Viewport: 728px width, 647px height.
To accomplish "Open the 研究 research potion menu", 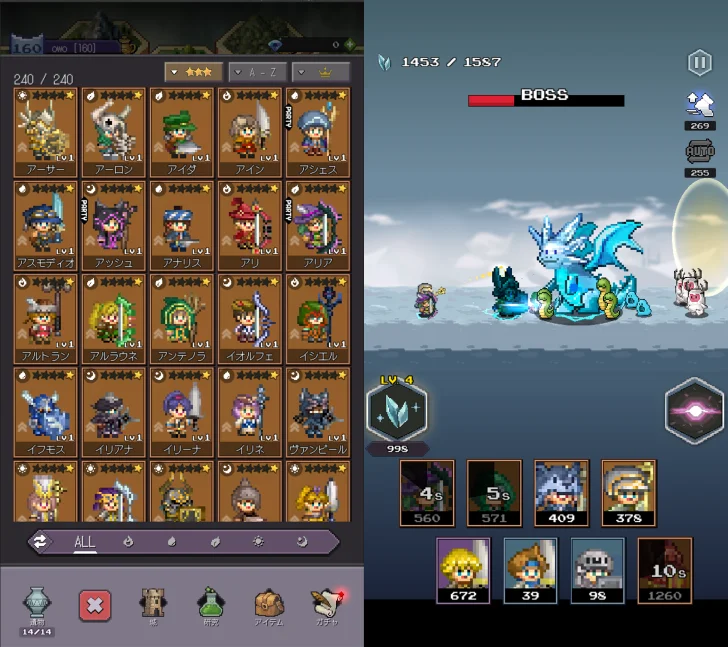I will click(x=210, y=604).
